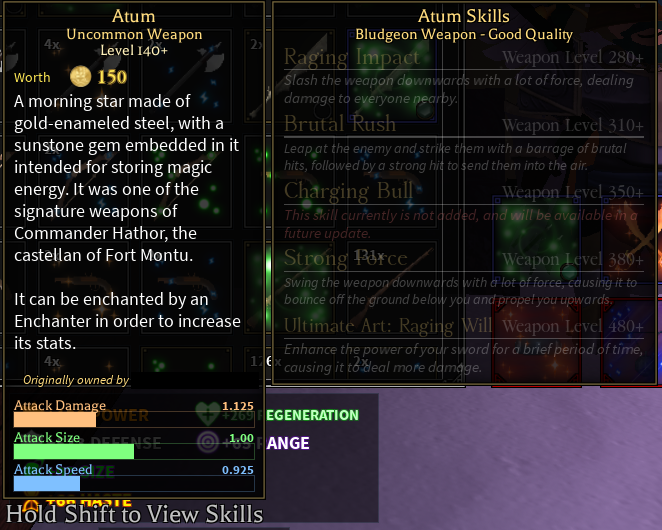Select the Raging Impact skill entry
Screen dimensions: 662x530
(352, 57)
